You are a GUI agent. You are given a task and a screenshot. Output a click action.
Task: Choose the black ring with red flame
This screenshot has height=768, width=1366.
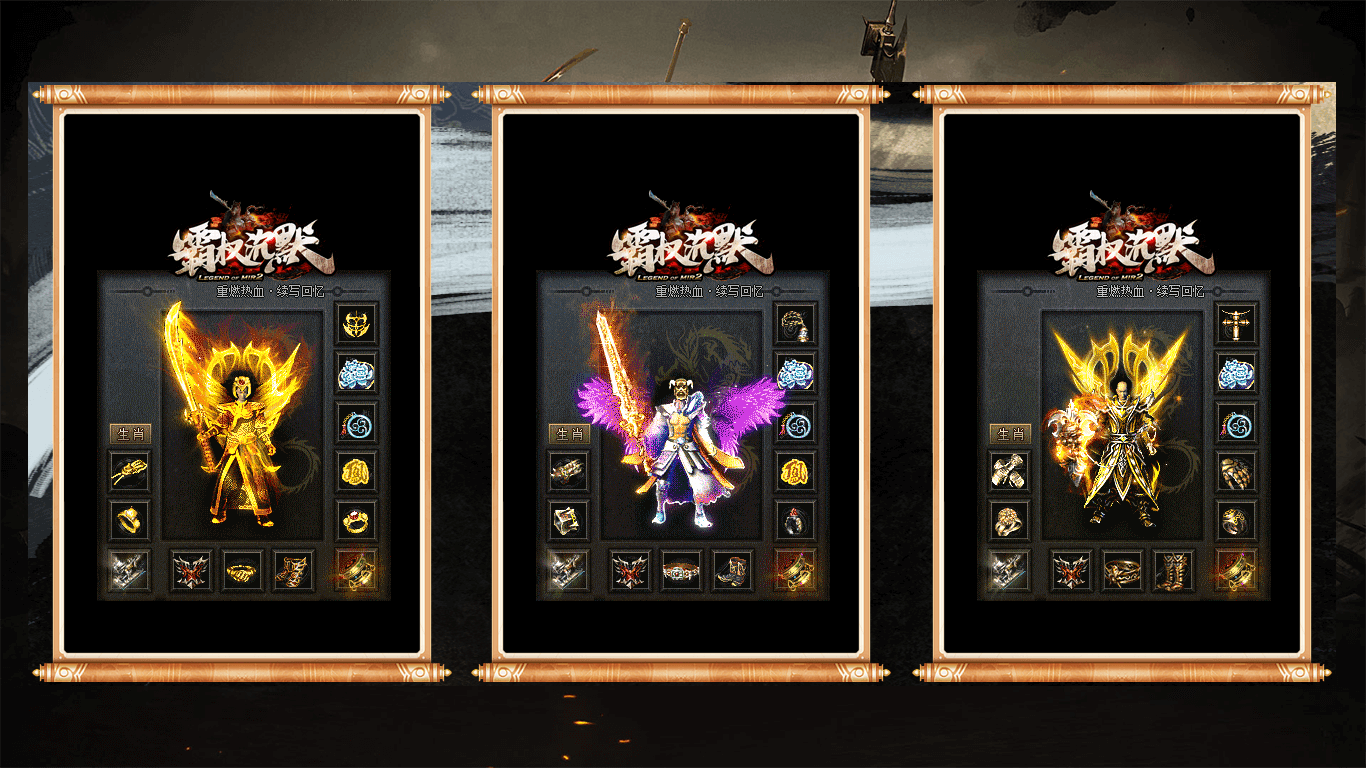point(796,520)
